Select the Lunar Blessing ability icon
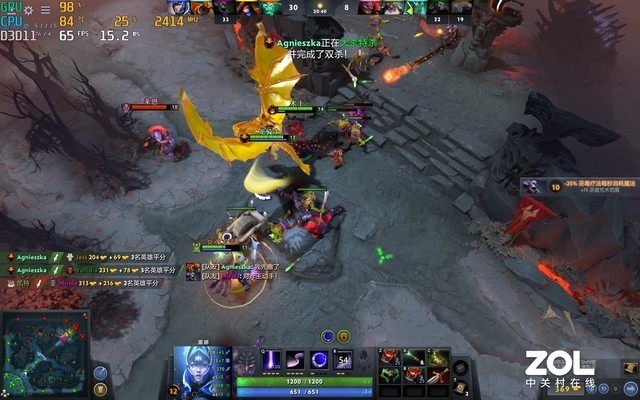640x400 pixels. pos(320,359)
